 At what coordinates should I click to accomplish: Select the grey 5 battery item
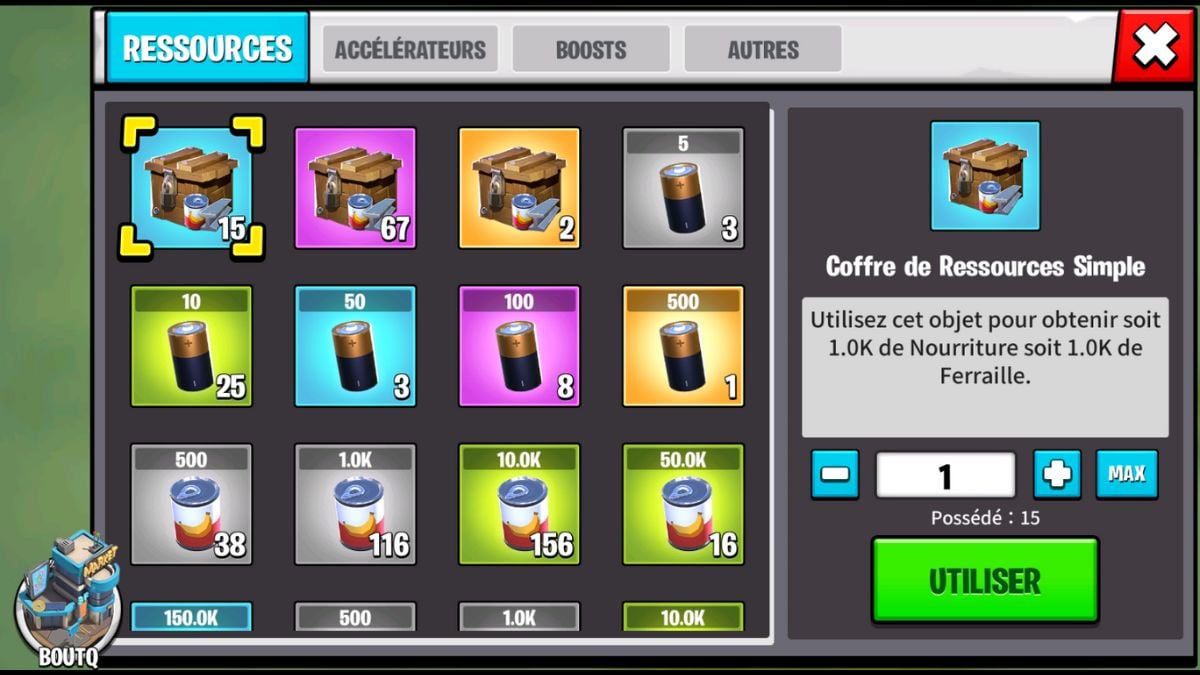(x=683, y=188)
